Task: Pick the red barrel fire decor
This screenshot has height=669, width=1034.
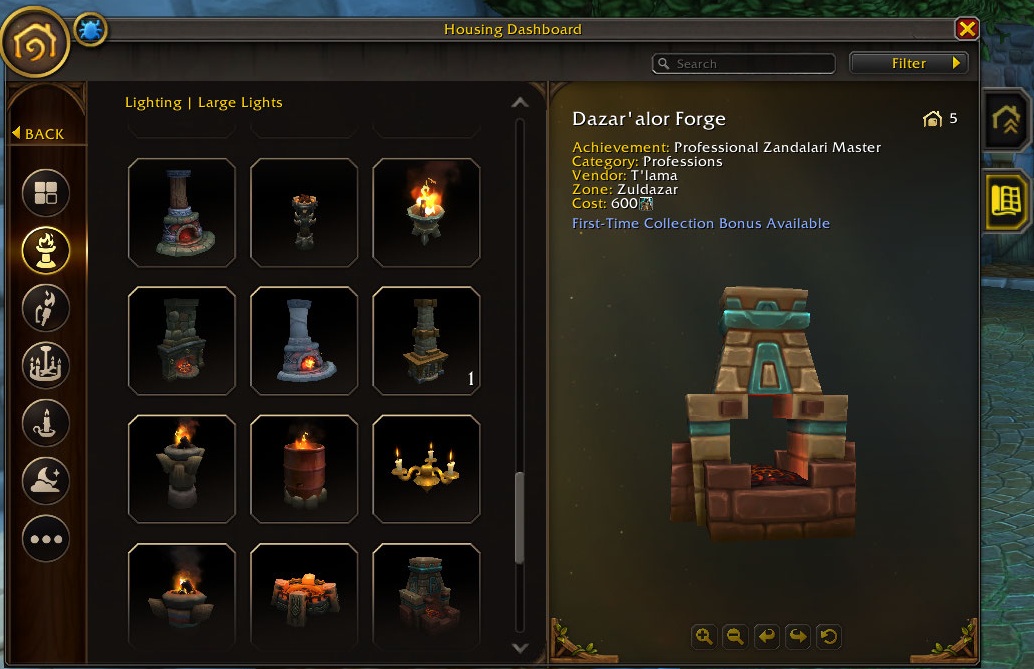Action: pyautogui.click(x=304, y=468)
